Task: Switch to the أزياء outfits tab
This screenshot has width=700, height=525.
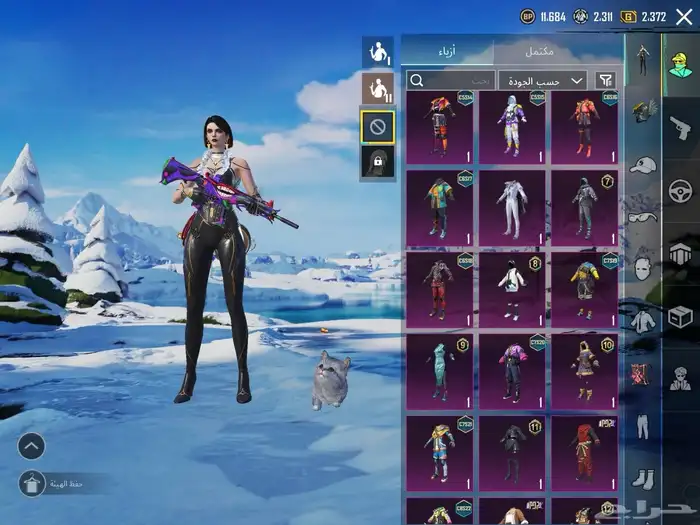Action: click(x=446, y=51)
